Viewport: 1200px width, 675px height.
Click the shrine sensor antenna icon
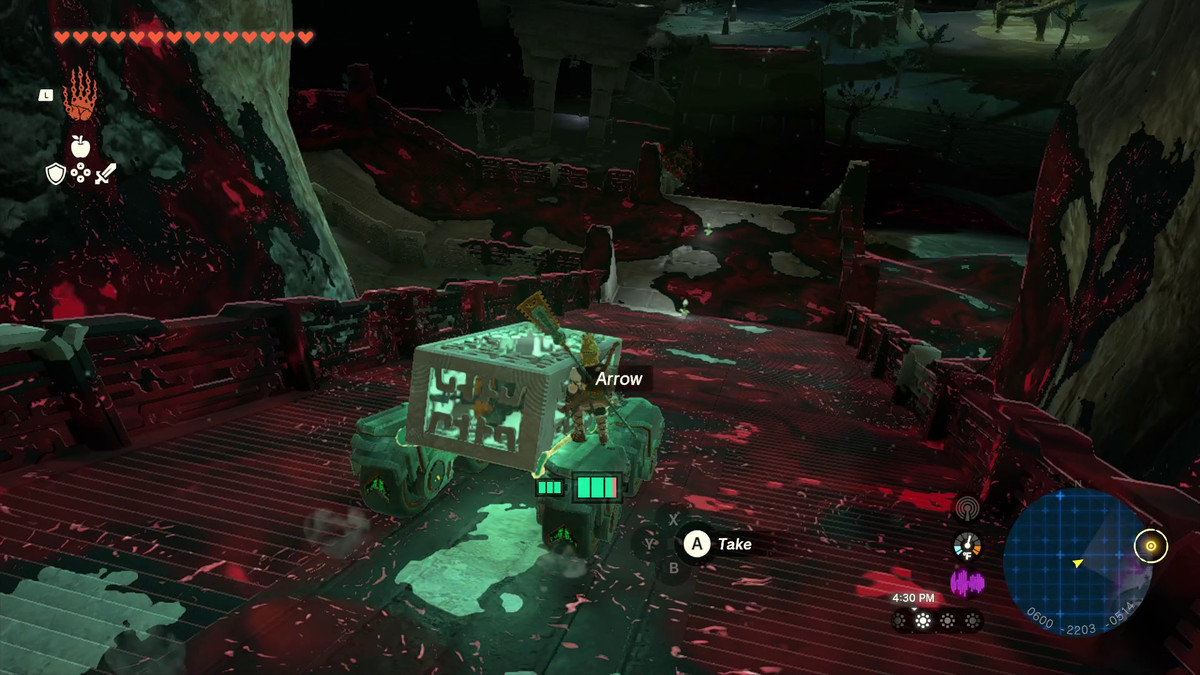[967, 508]
